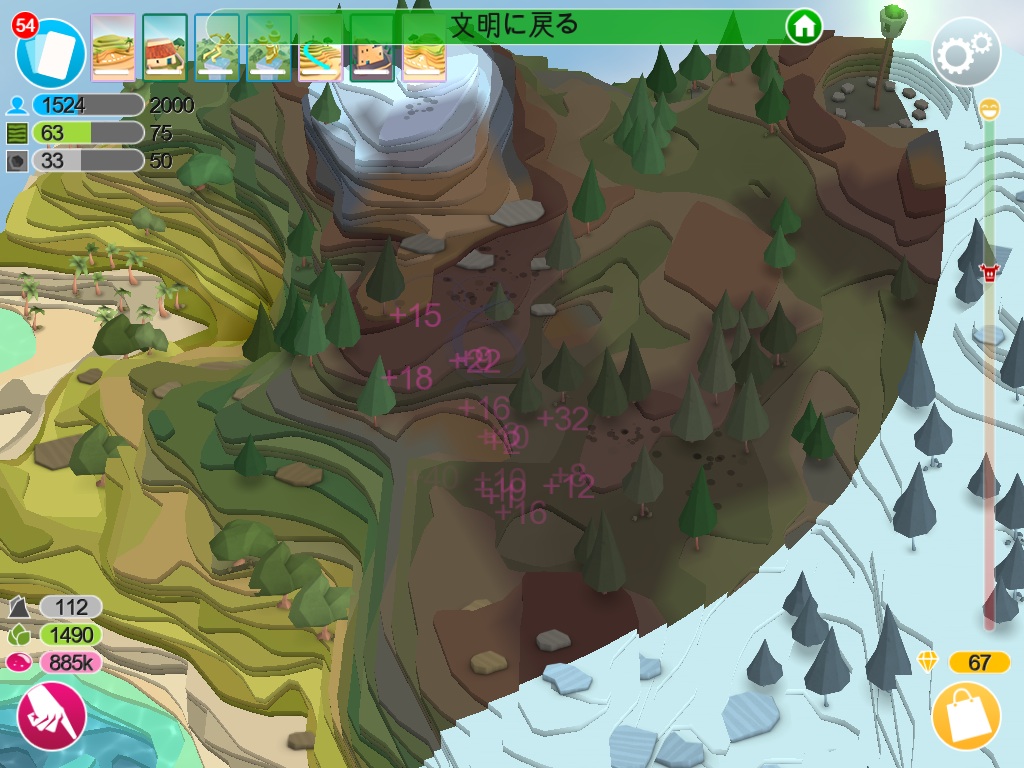The width and height of the screenshot is (1024, 768).
Task: Select the red-roofed house card
Action: click(165, 48)
